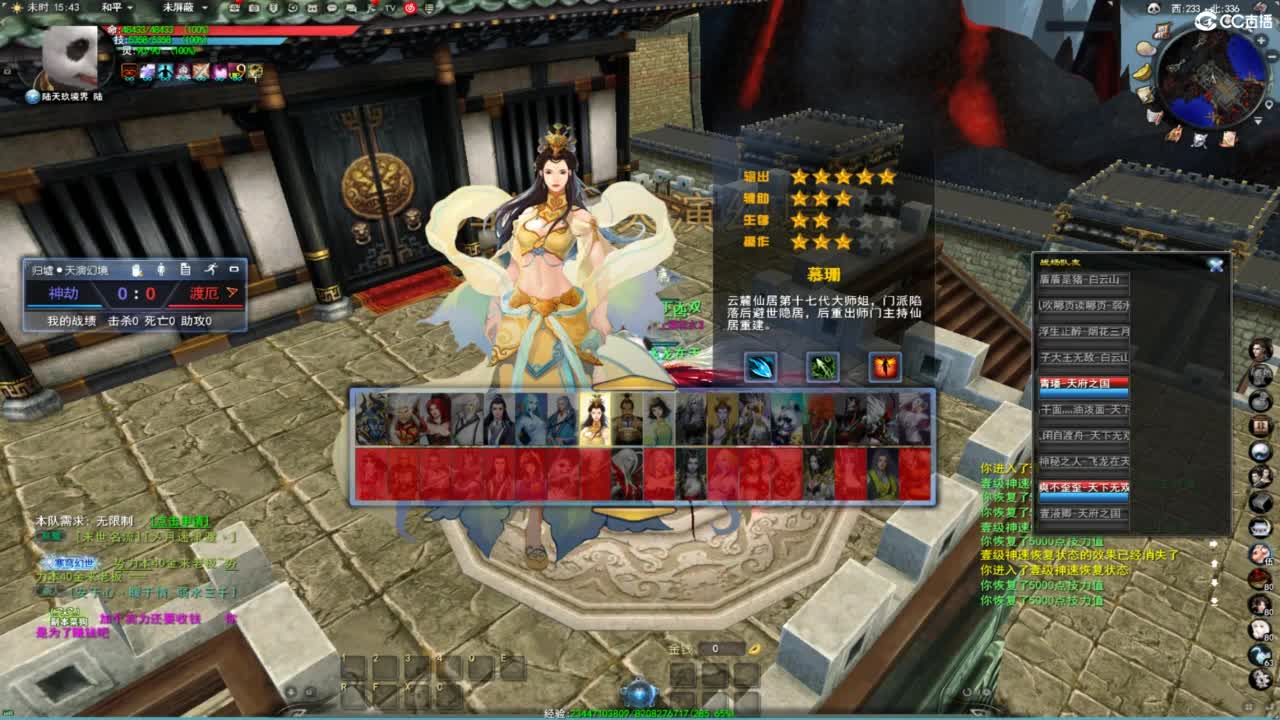Toggle the red flag beside 渡厄
Viewport: 1280px width, 720px height.
coord(231,293)
